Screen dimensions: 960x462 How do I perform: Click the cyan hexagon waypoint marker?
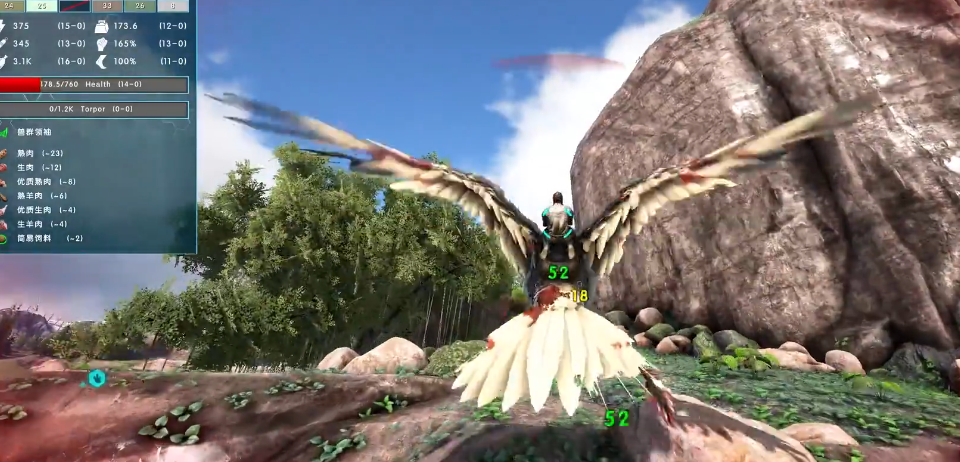point(96,378)
